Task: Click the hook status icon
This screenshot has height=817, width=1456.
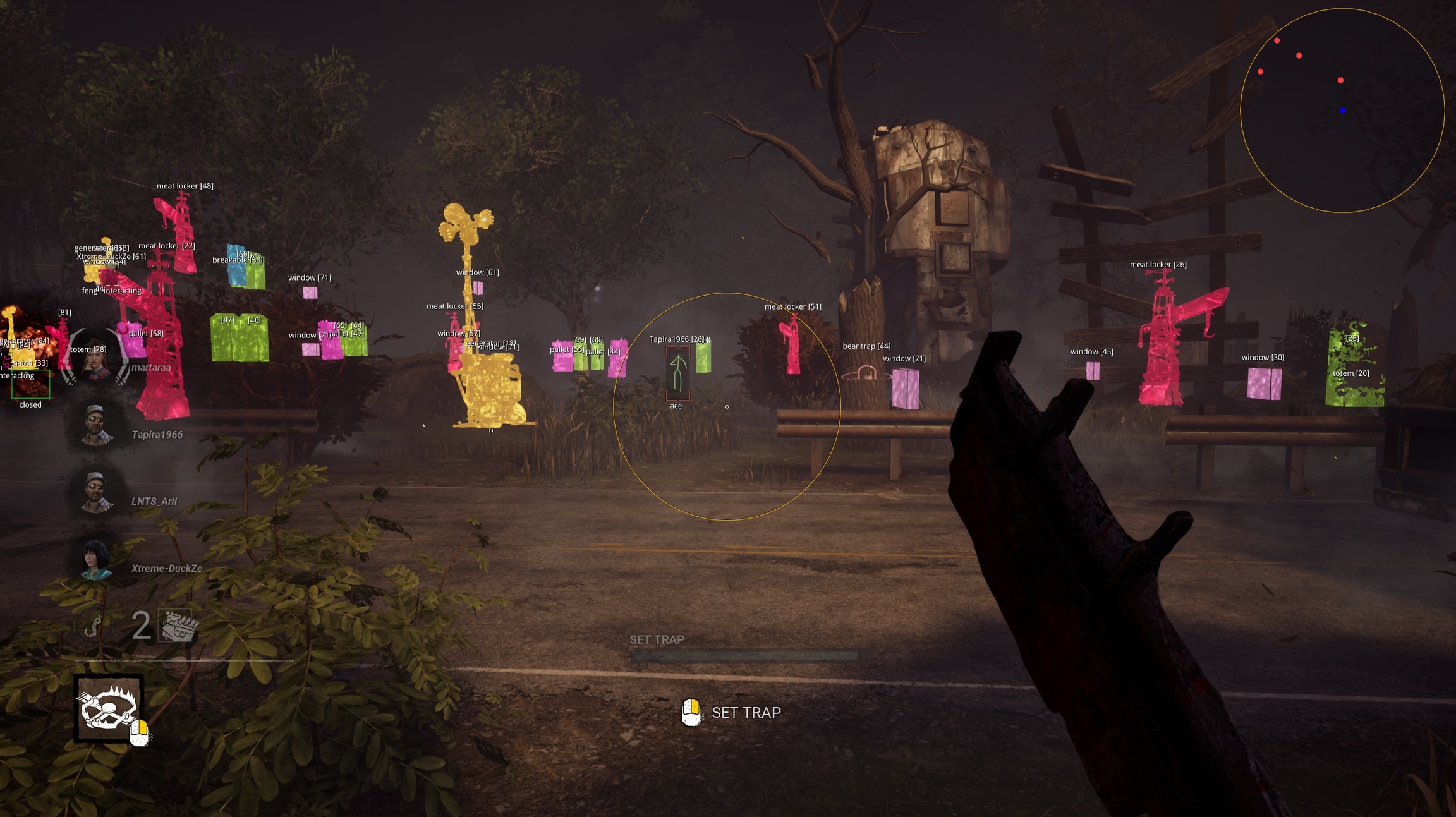Action: coord(94,626)
